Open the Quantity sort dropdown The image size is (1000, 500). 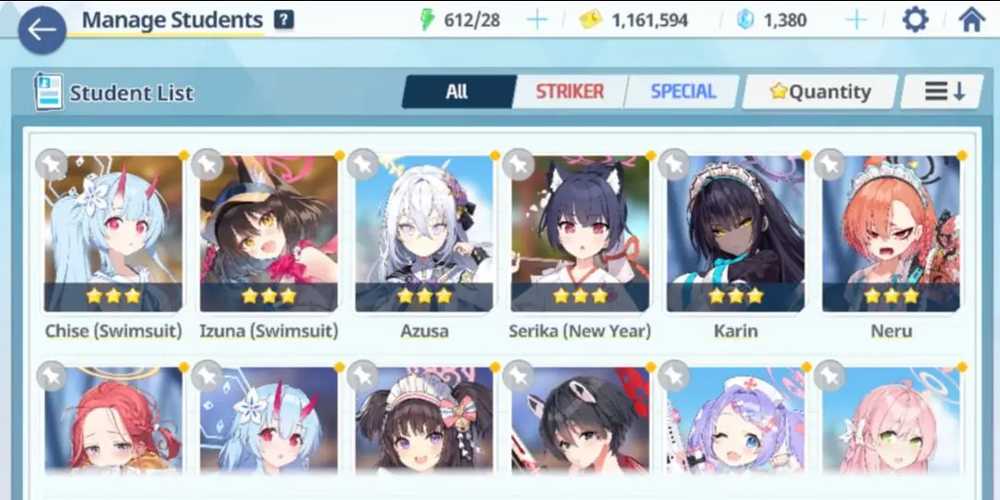coord(820,92)
